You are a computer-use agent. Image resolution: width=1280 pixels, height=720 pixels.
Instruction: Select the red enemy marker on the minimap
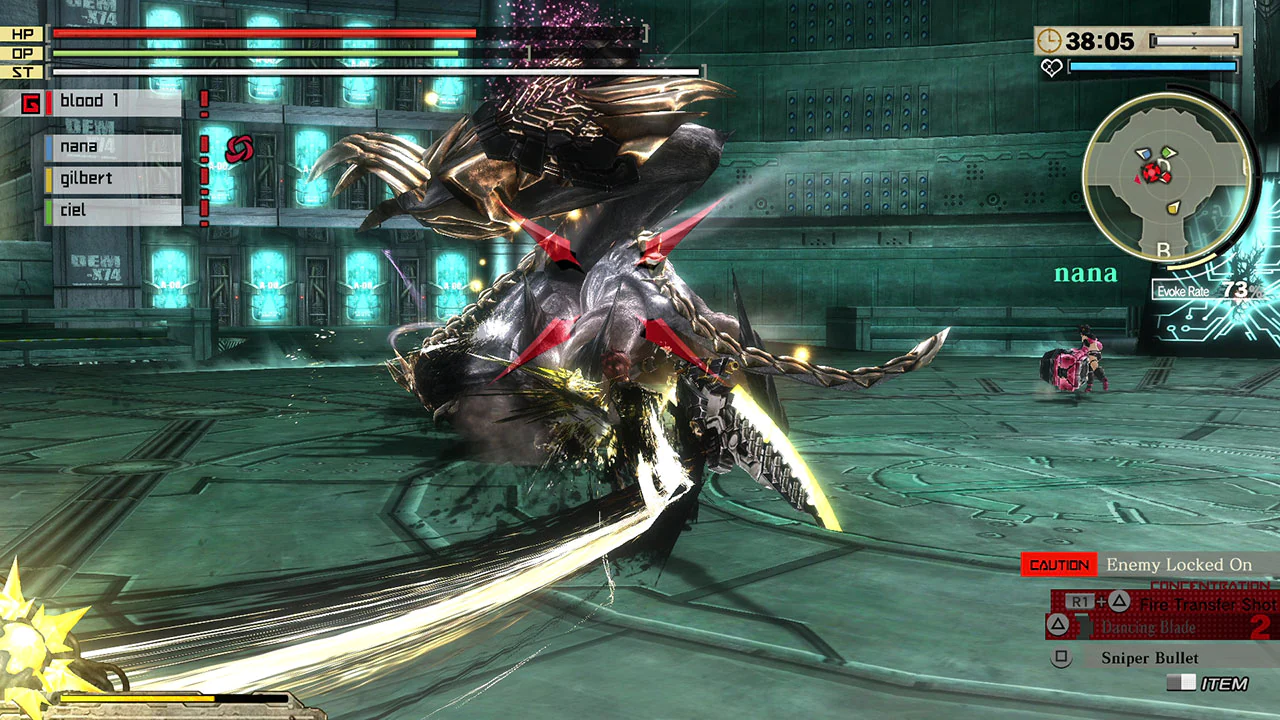coord(1151,172)
